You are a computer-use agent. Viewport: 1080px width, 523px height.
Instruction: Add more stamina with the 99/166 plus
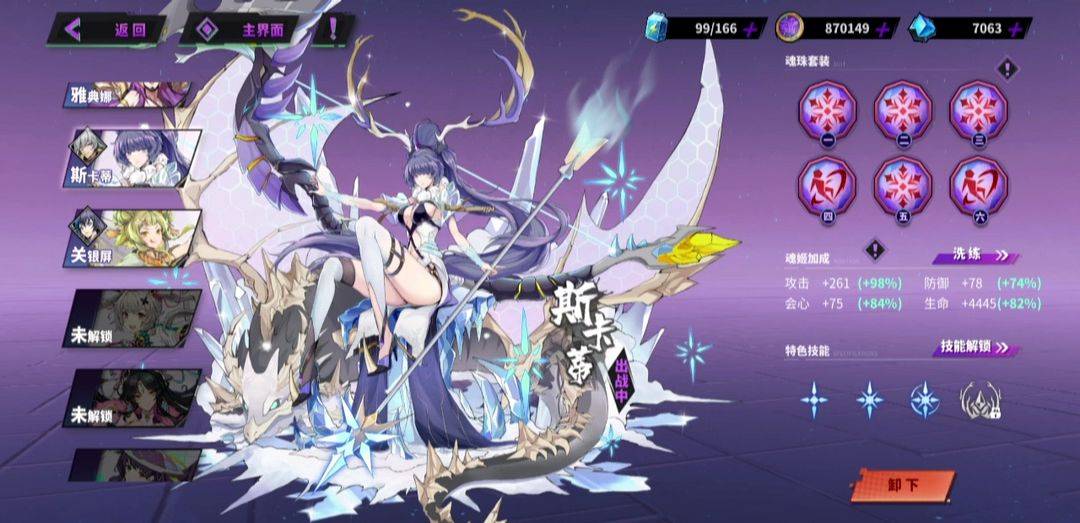(x=752, y=29)
